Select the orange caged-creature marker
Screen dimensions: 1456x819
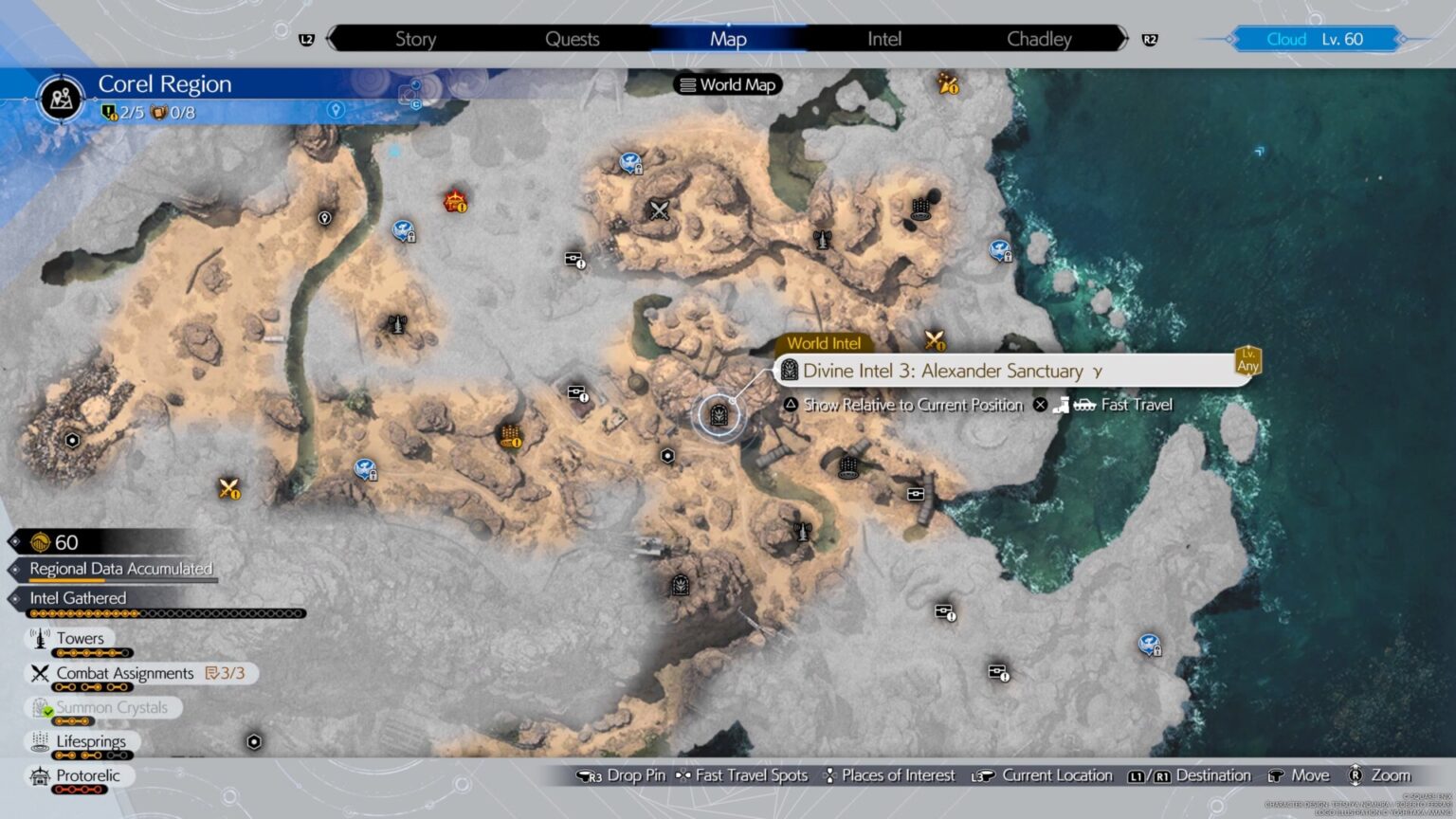pos(511,437)
